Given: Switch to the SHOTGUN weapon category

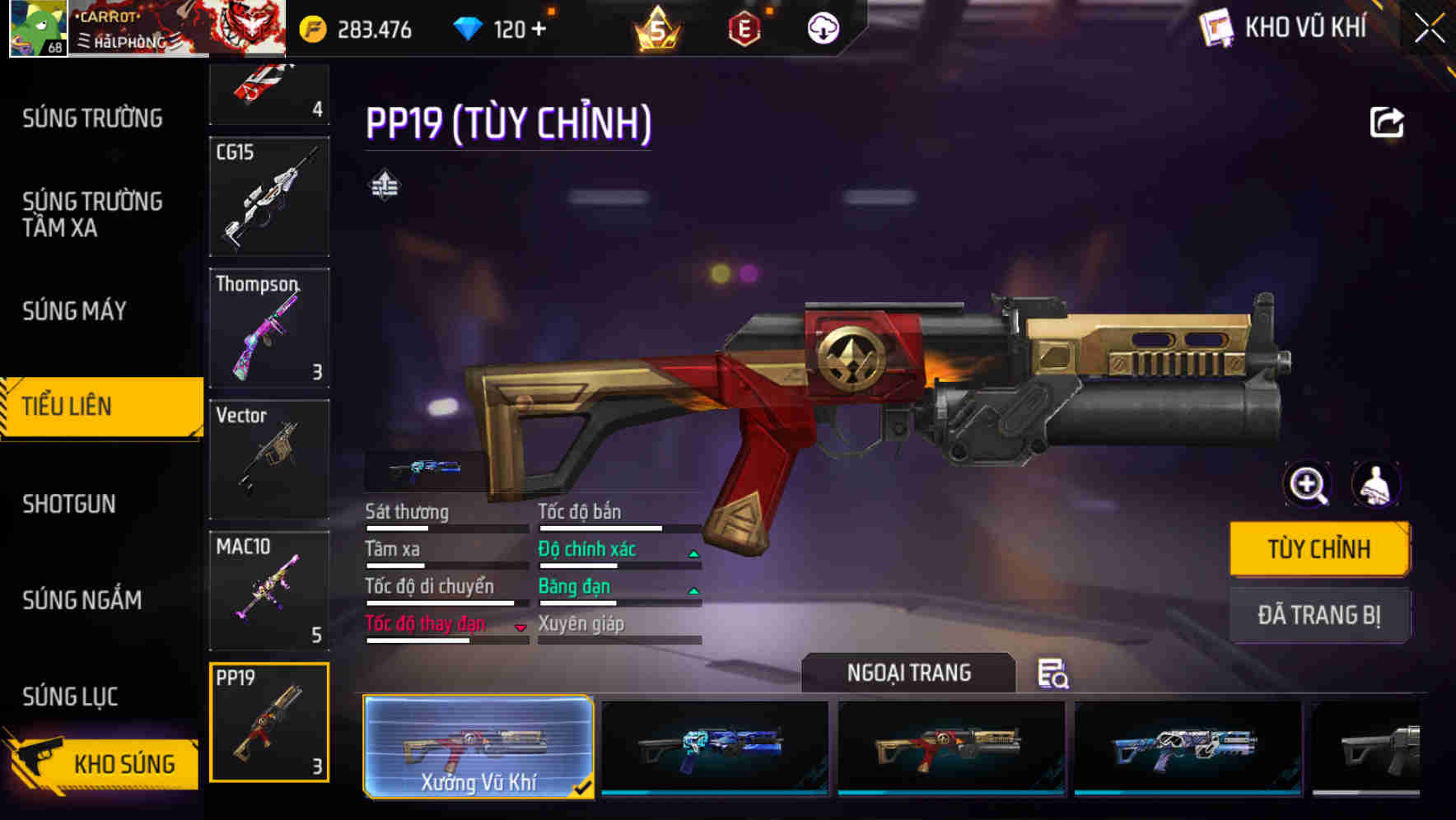Looking at the screenshot, I should coord(68,504).
